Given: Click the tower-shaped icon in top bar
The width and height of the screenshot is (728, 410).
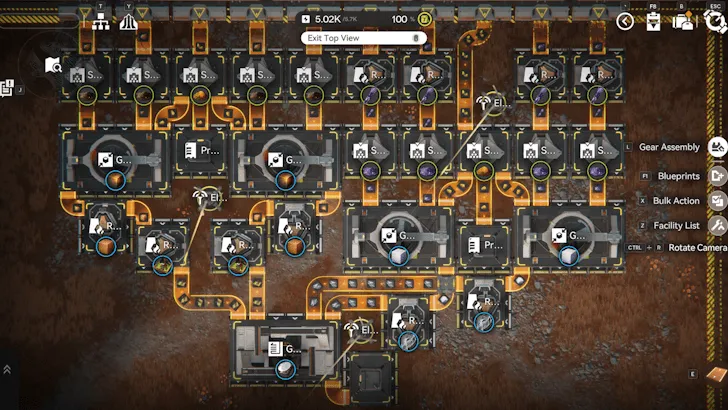Looking at the screenshot, I should point(129,22).
